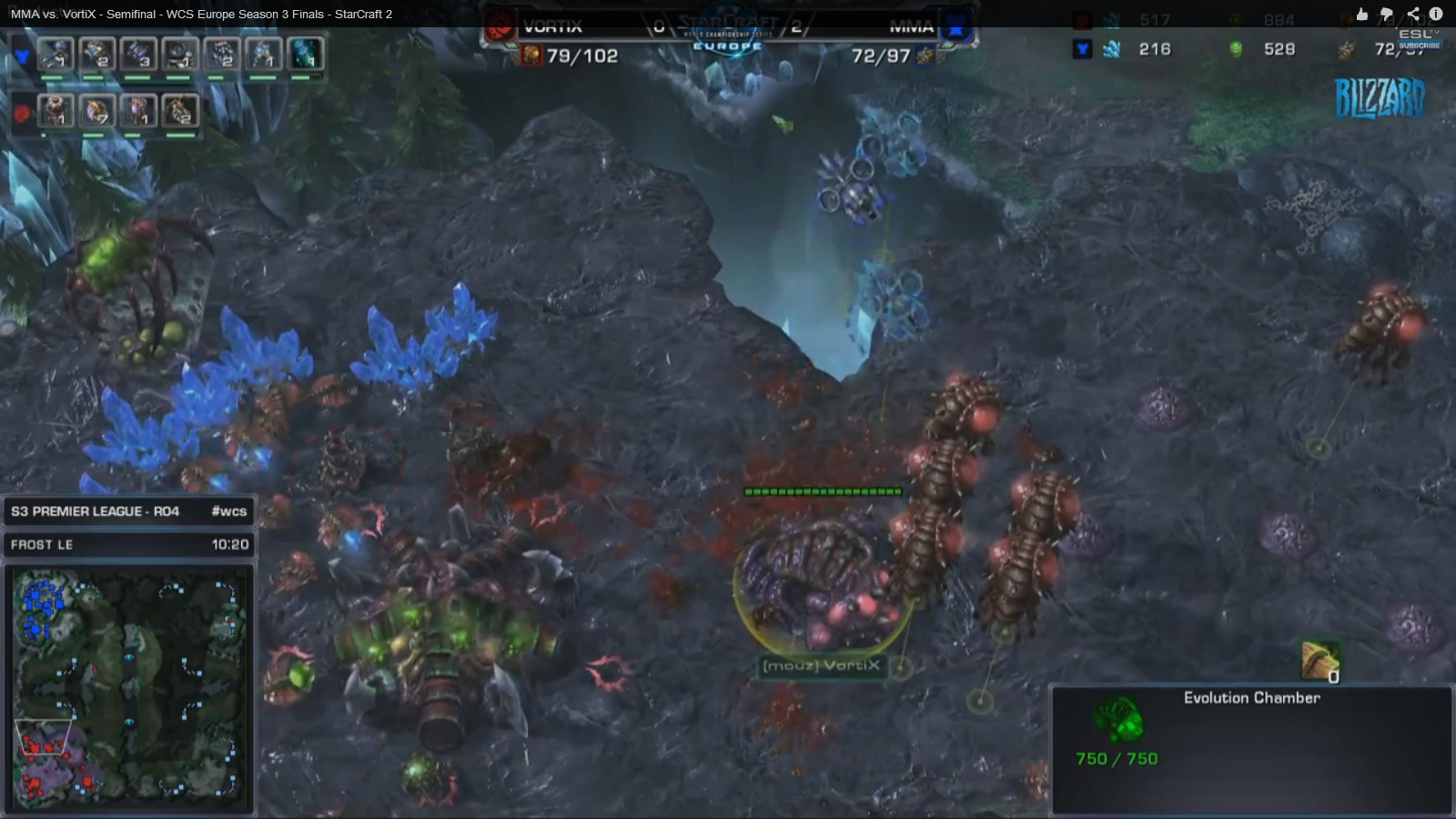Subscribe to the ESL TV channel
1456x819 pixels.
point(1419,45)
